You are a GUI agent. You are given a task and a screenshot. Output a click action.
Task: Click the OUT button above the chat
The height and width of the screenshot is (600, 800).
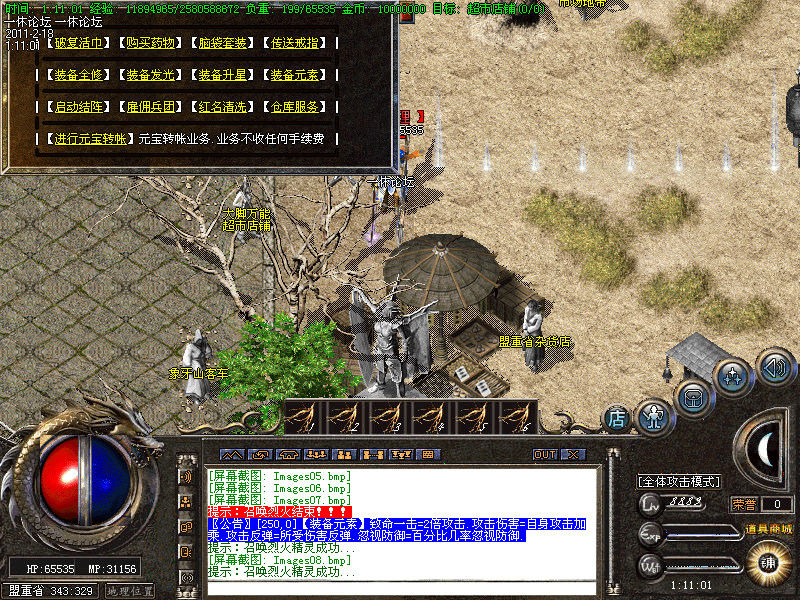tap(545, 454)
